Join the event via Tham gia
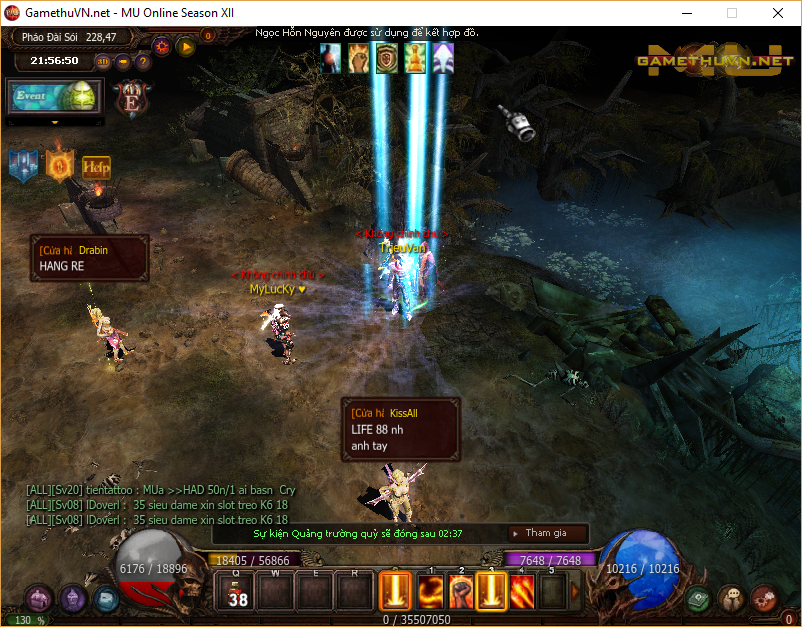Image resolution: width=802 pixels, height=627 pixels. click(545, 534)
